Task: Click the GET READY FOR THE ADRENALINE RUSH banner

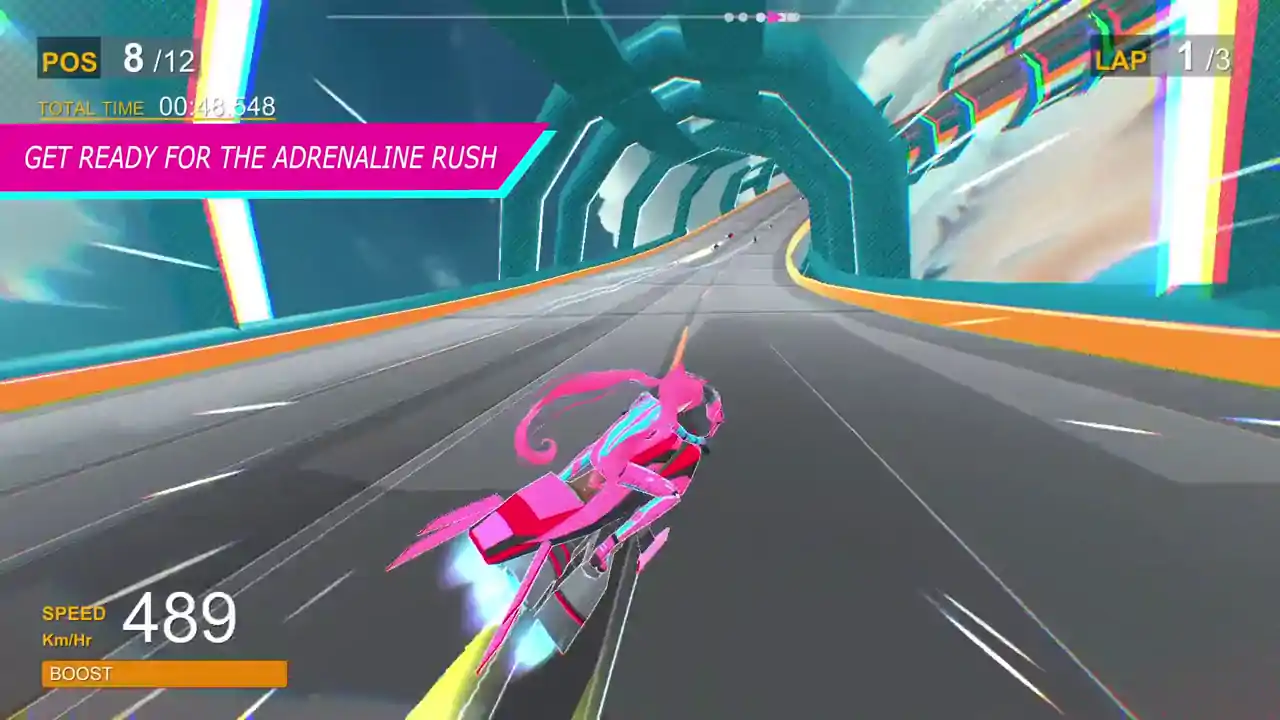Action: [x=260, y=158]
